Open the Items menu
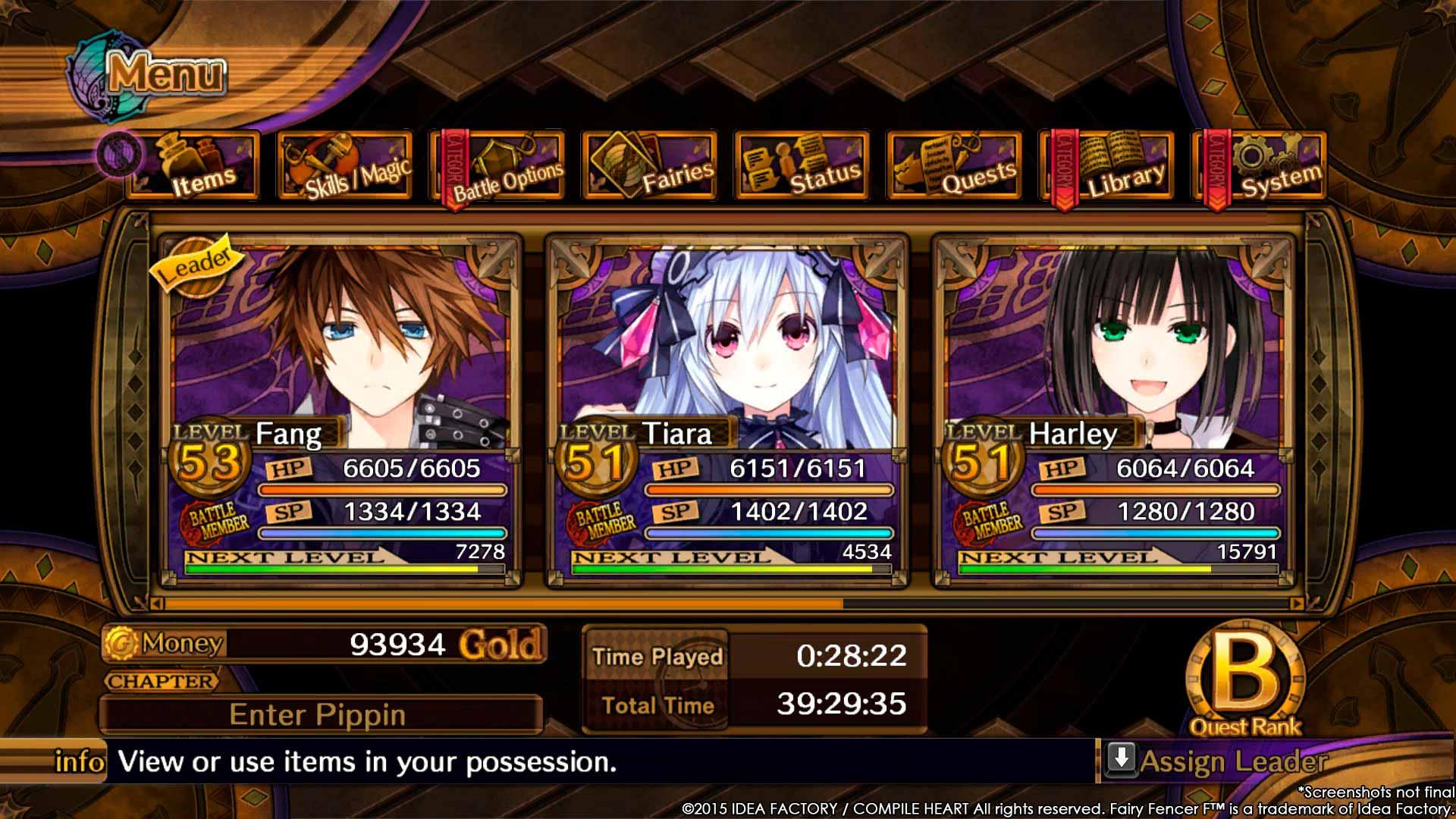The width and height of the screenshot is (1456, 819). coord(195,167)
